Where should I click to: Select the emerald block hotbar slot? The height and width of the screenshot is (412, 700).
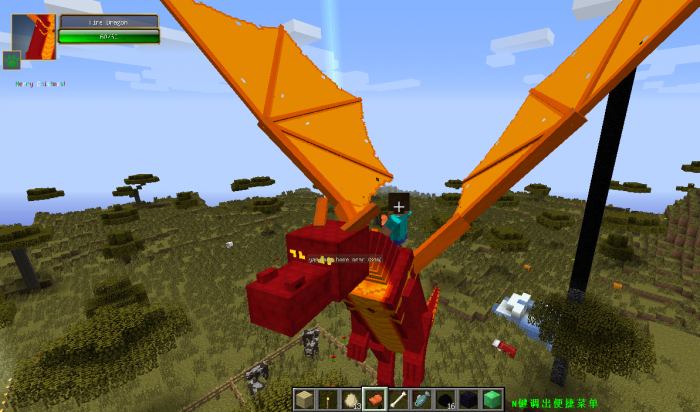[x=491, y=399]
